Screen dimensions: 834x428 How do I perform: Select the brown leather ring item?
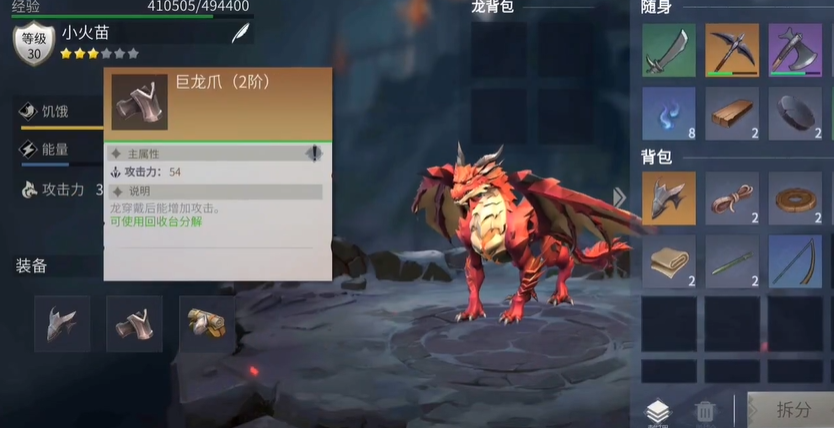click(x=796, y=198)
